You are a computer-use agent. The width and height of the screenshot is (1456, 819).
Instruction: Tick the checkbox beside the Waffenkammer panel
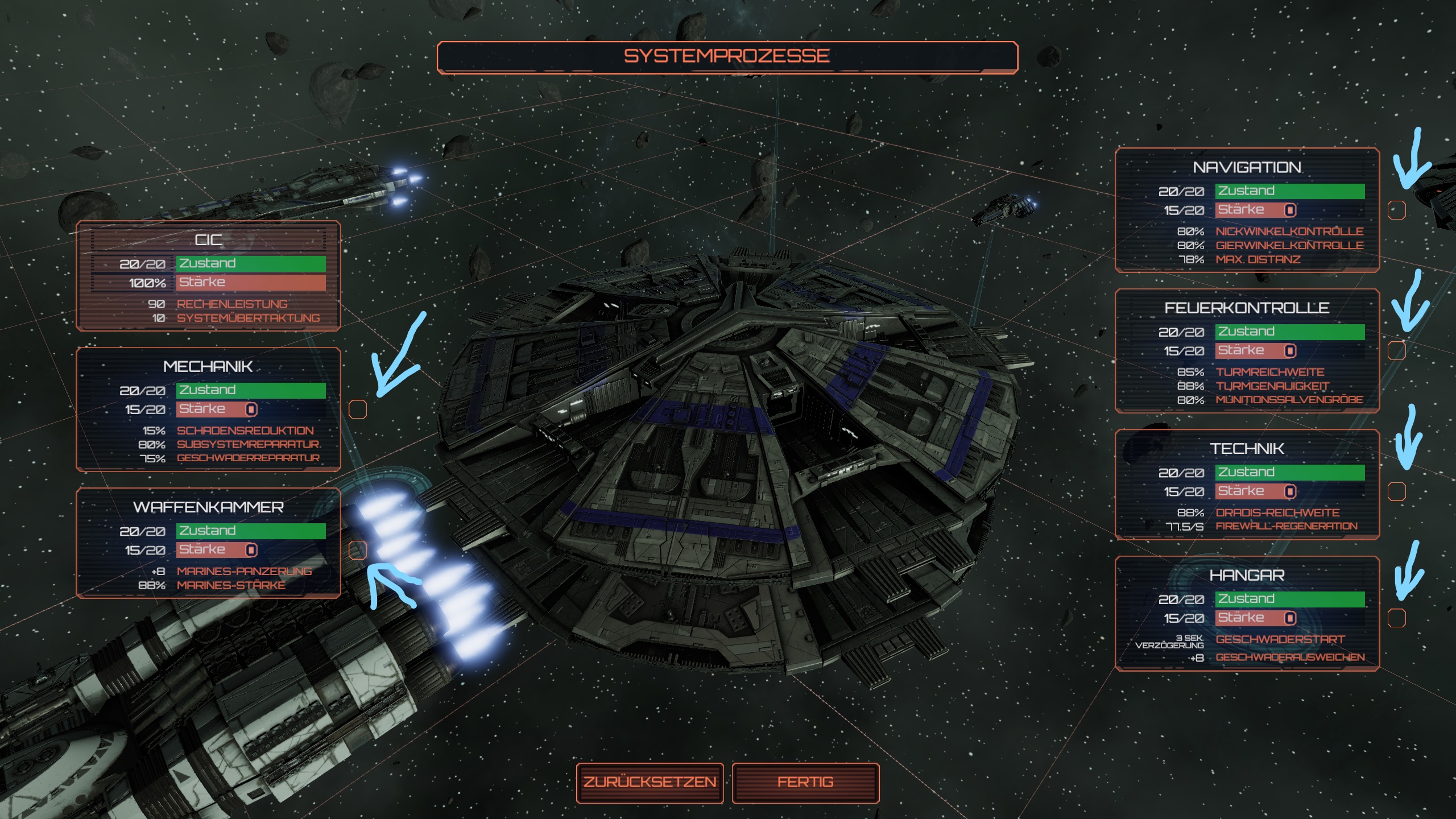click(x=357, y=550)
